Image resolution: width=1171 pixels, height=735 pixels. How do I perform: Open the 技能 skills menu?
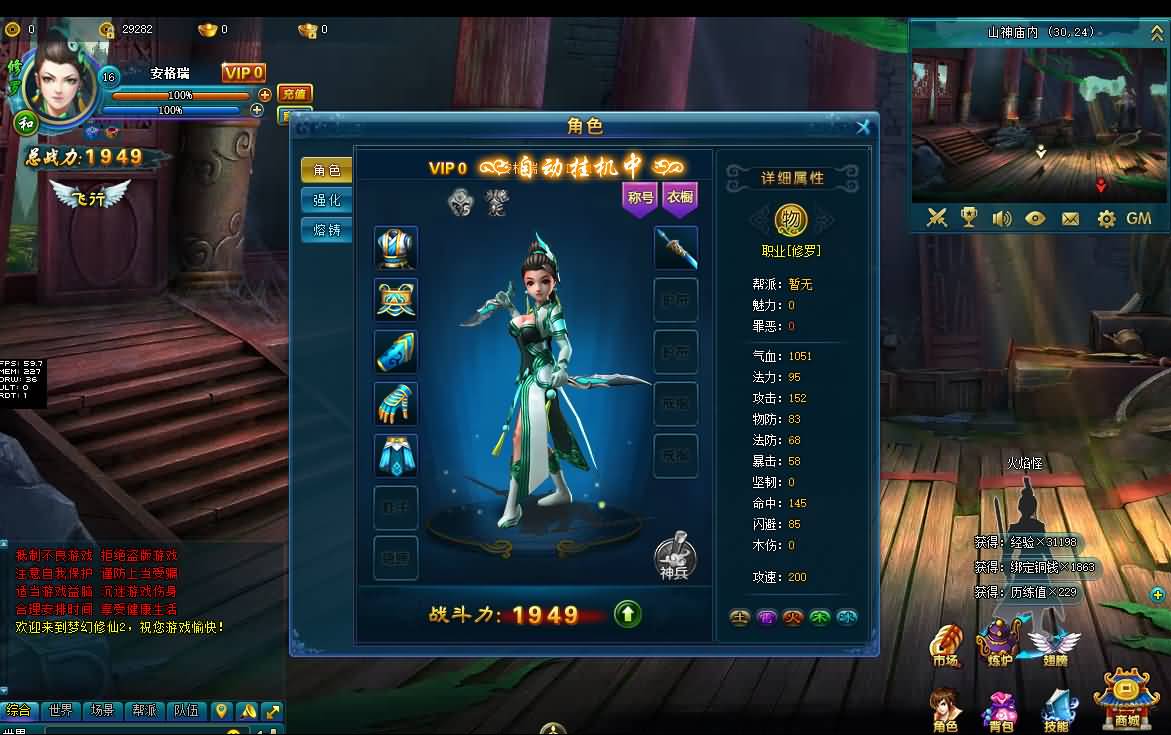pyautogui.click(x=1056, y=710)
